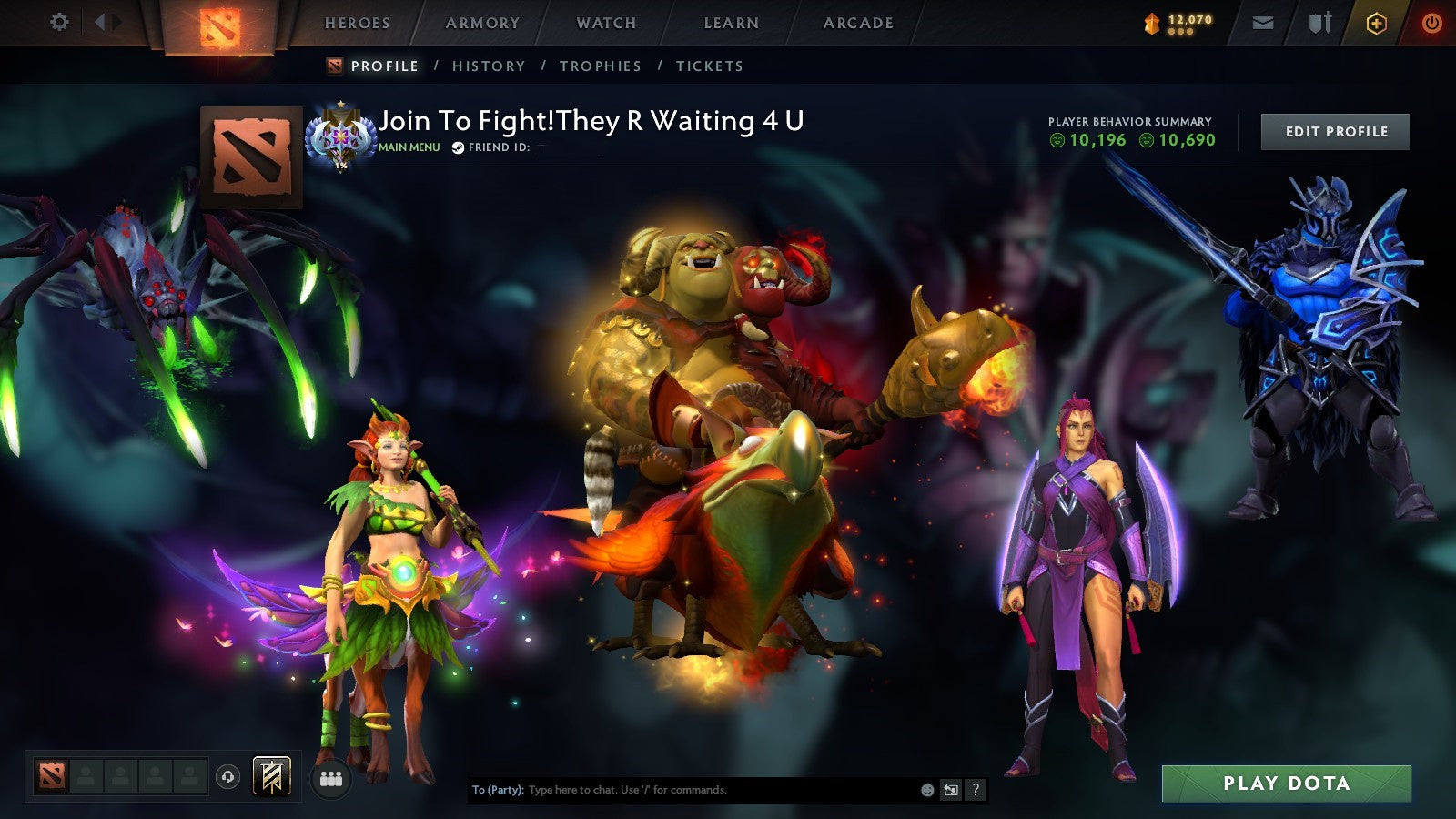Open the chat help with the question mark
This screenshot has width=1456, height=819.
tap(976, 789)
